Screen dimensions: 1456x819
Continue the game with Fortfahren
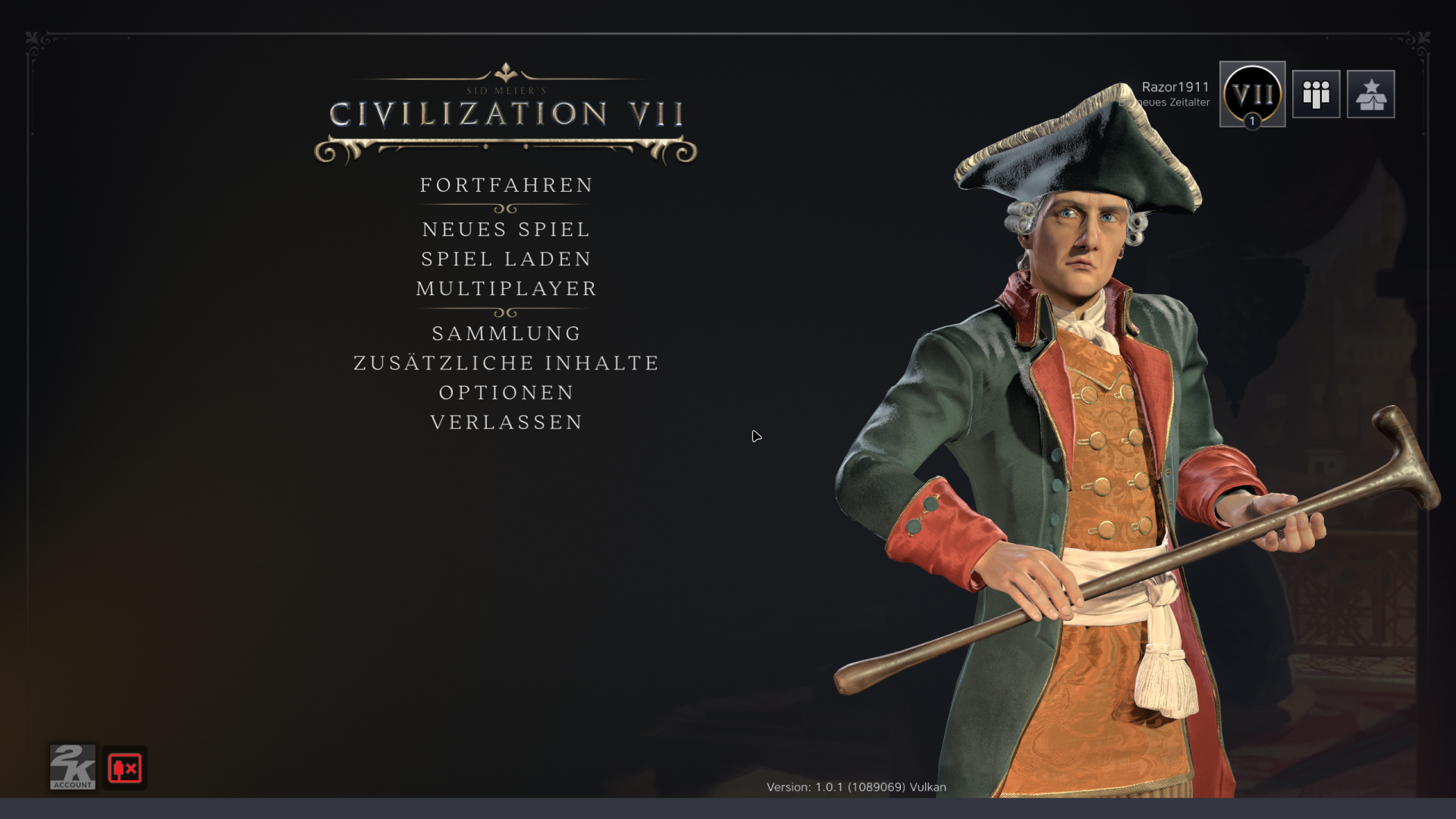[x=506, y=185]
